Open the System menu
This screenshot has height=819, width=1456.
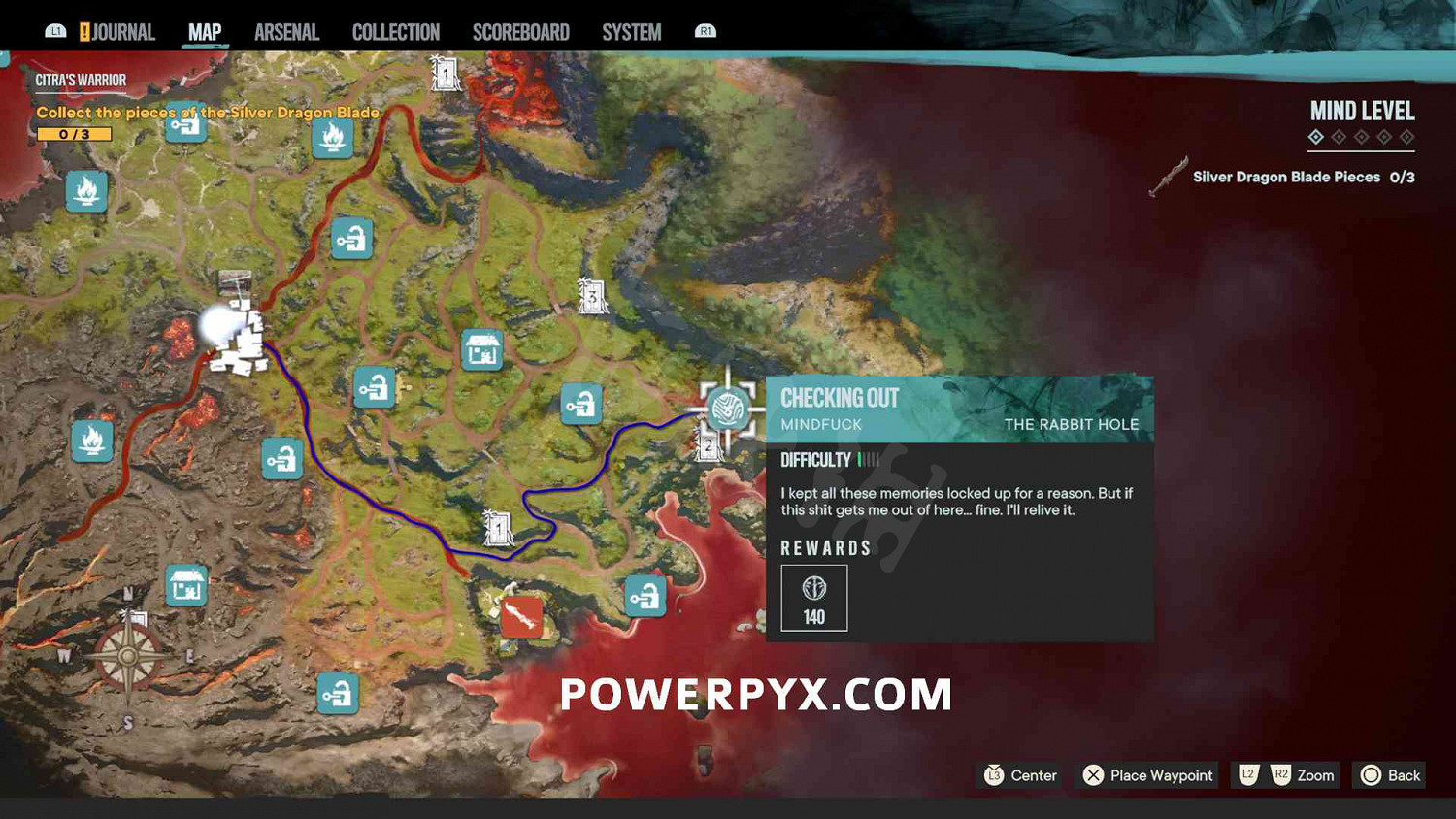click(x=631, y=31)
